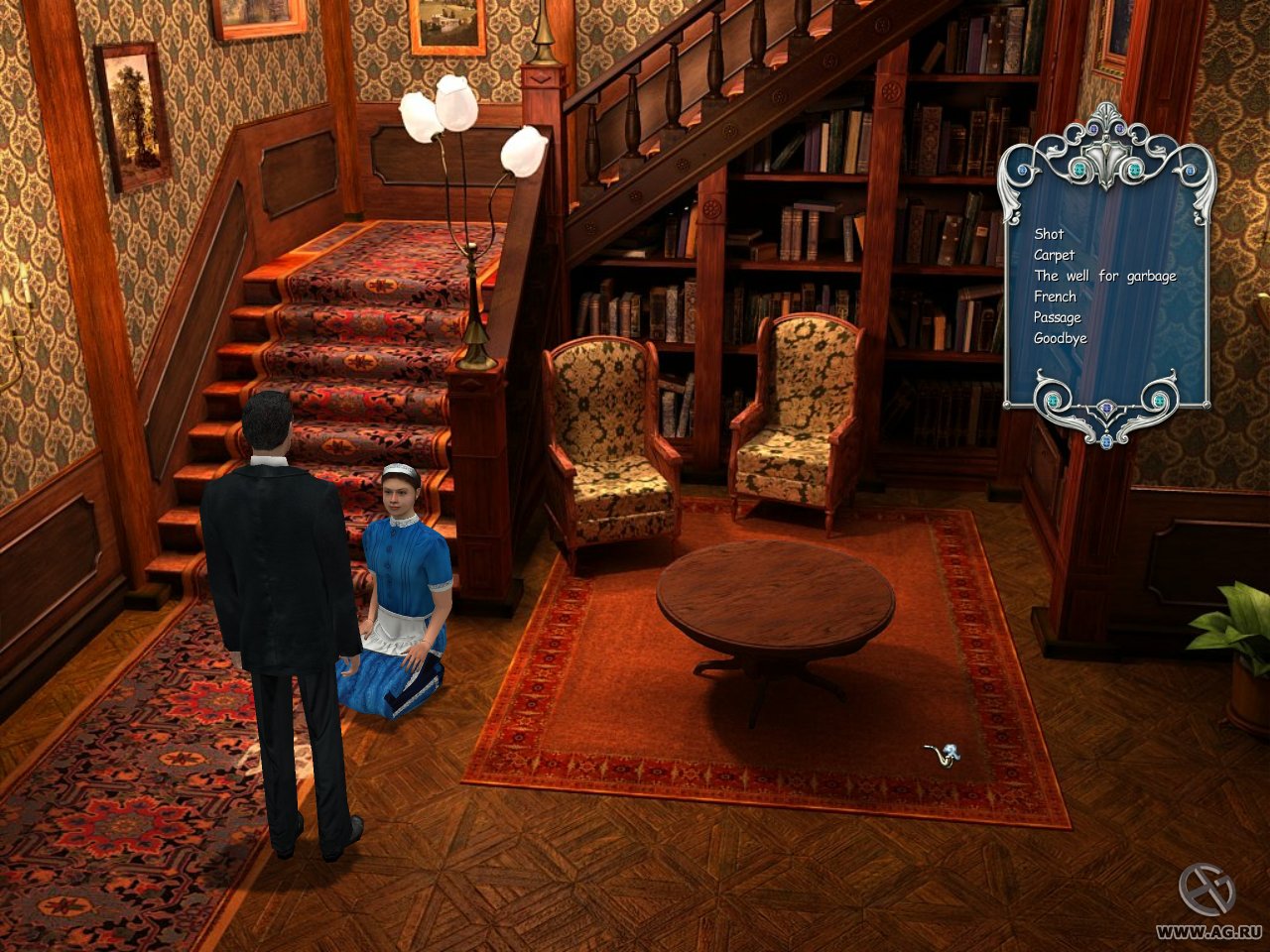
Task: Click the blue gem on the frame's right edge
Action: pyautogui.click(x=1190, y=170)
